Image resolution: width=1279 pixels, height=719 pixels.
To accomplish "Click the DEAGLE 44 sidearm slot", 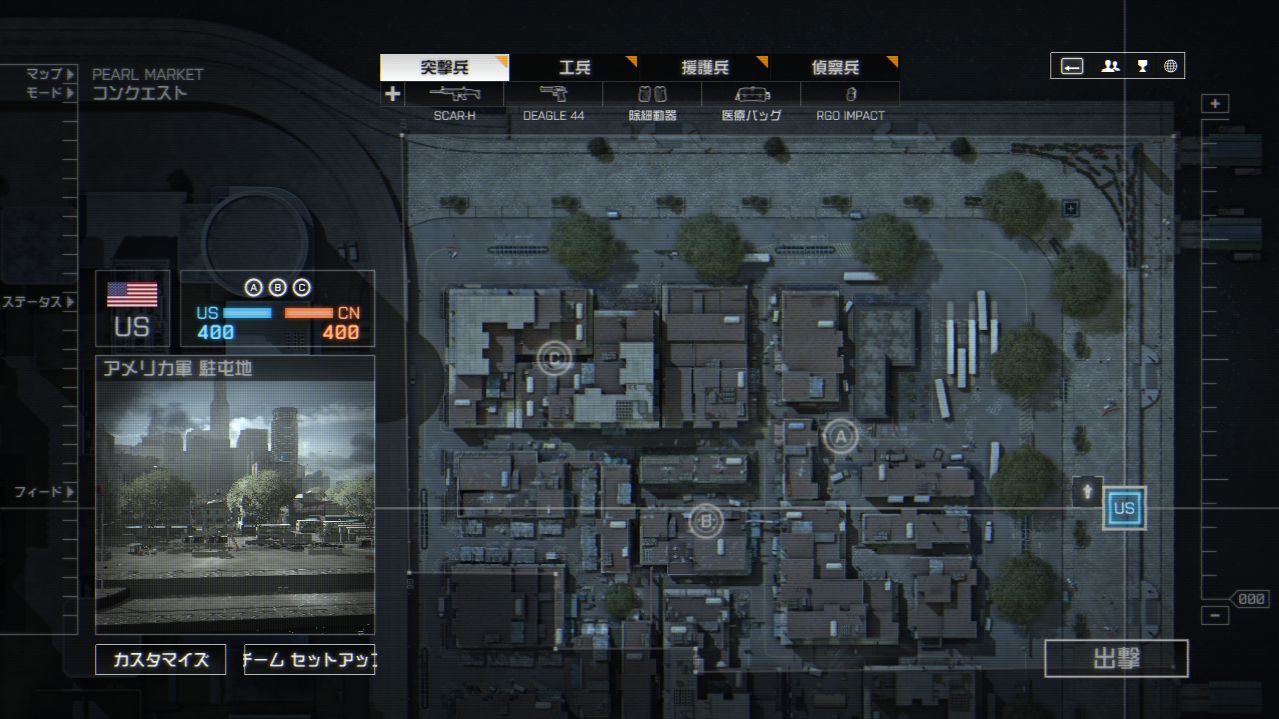I will pyautogui.click(x=553, y=95).
